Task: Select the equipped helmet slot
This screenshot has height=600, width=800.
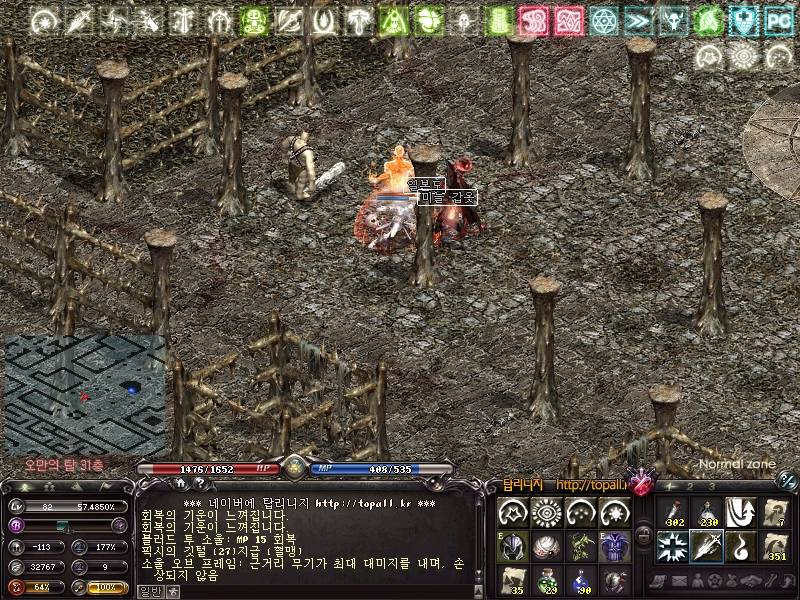Action: pos(513,546)
